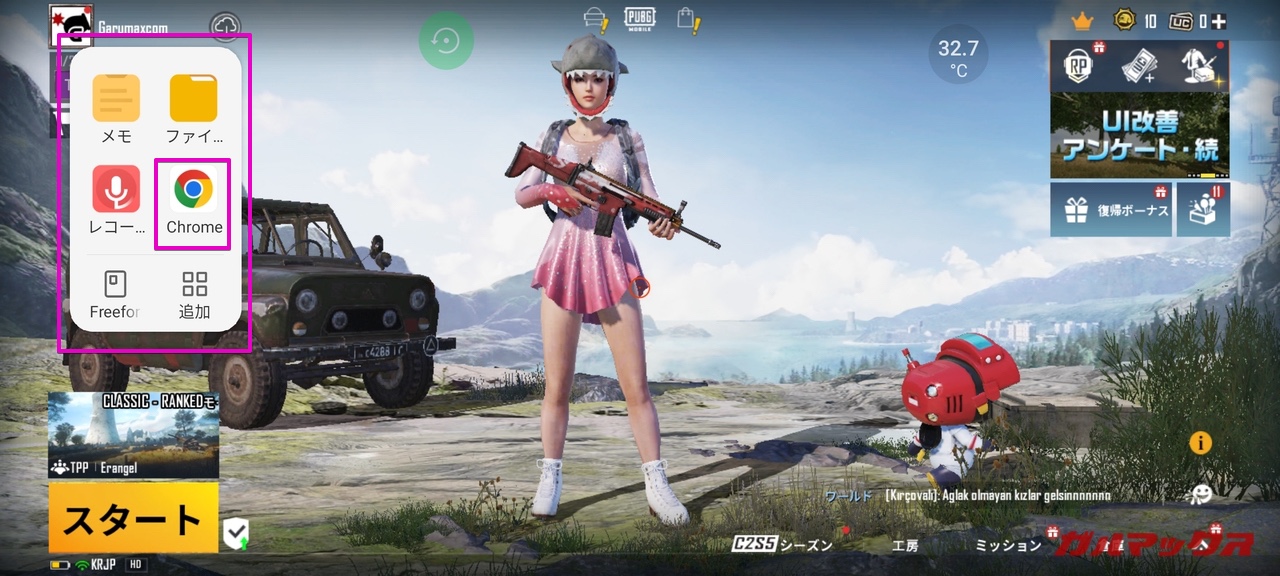Open the メモ notes app shortcut
The image size is (1280, 576).
pos(116,109)
